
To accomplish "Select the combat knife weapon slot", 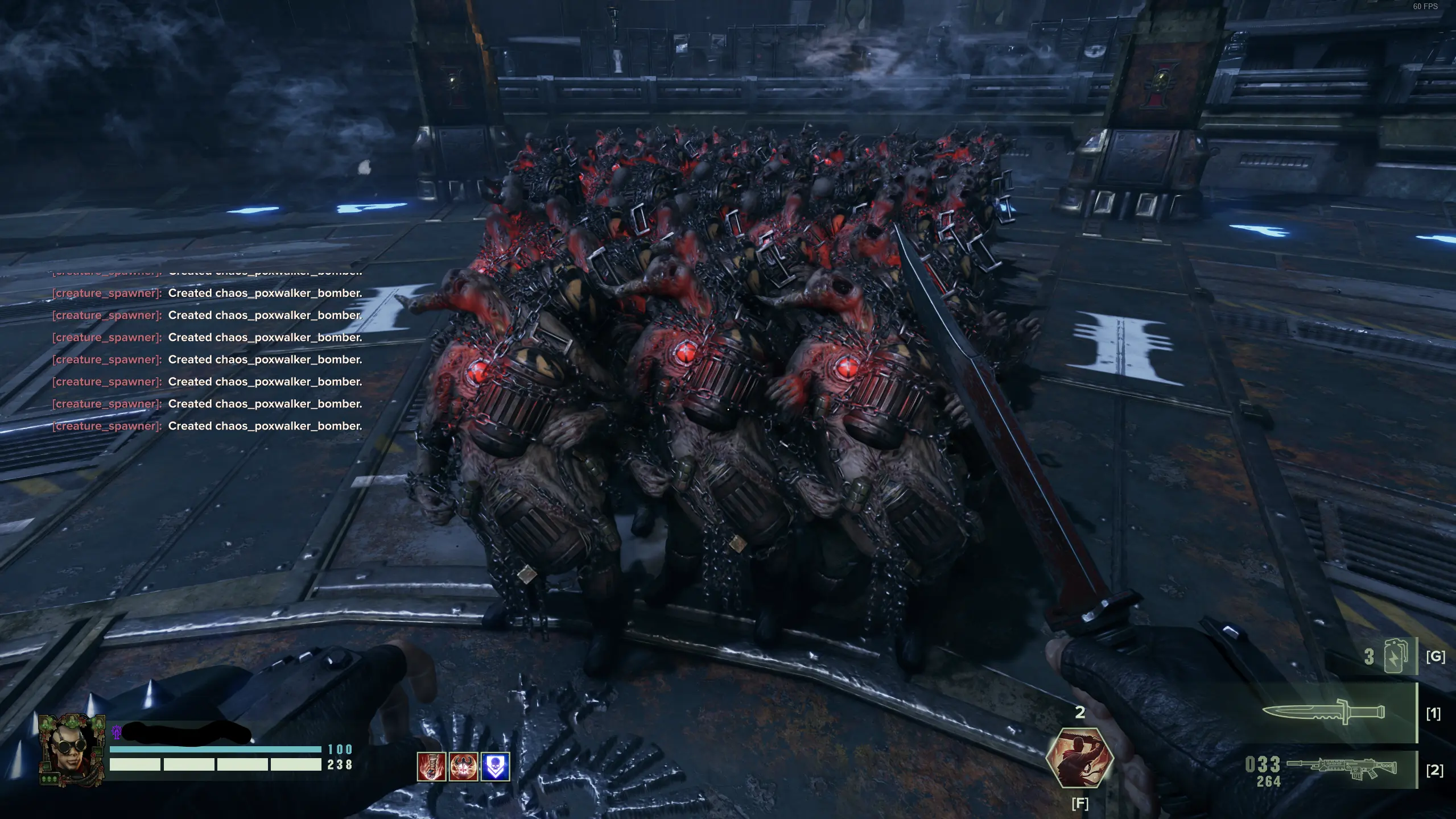I will pyautogui.click(x=1323, y=713).
